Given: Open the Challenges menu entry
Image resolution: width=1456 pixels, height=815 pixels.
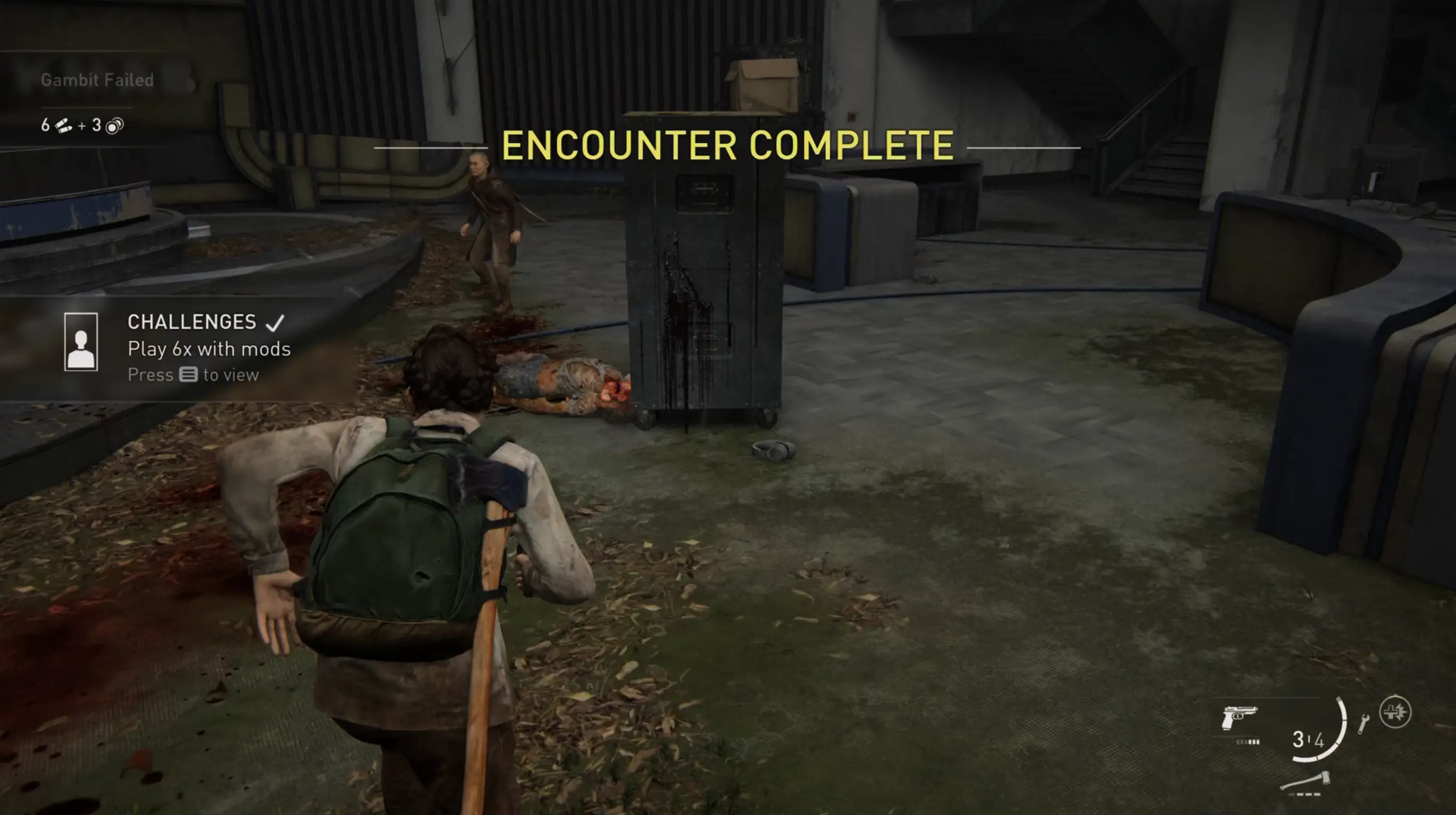Looking at the screenshot, I should click(191, 322).
